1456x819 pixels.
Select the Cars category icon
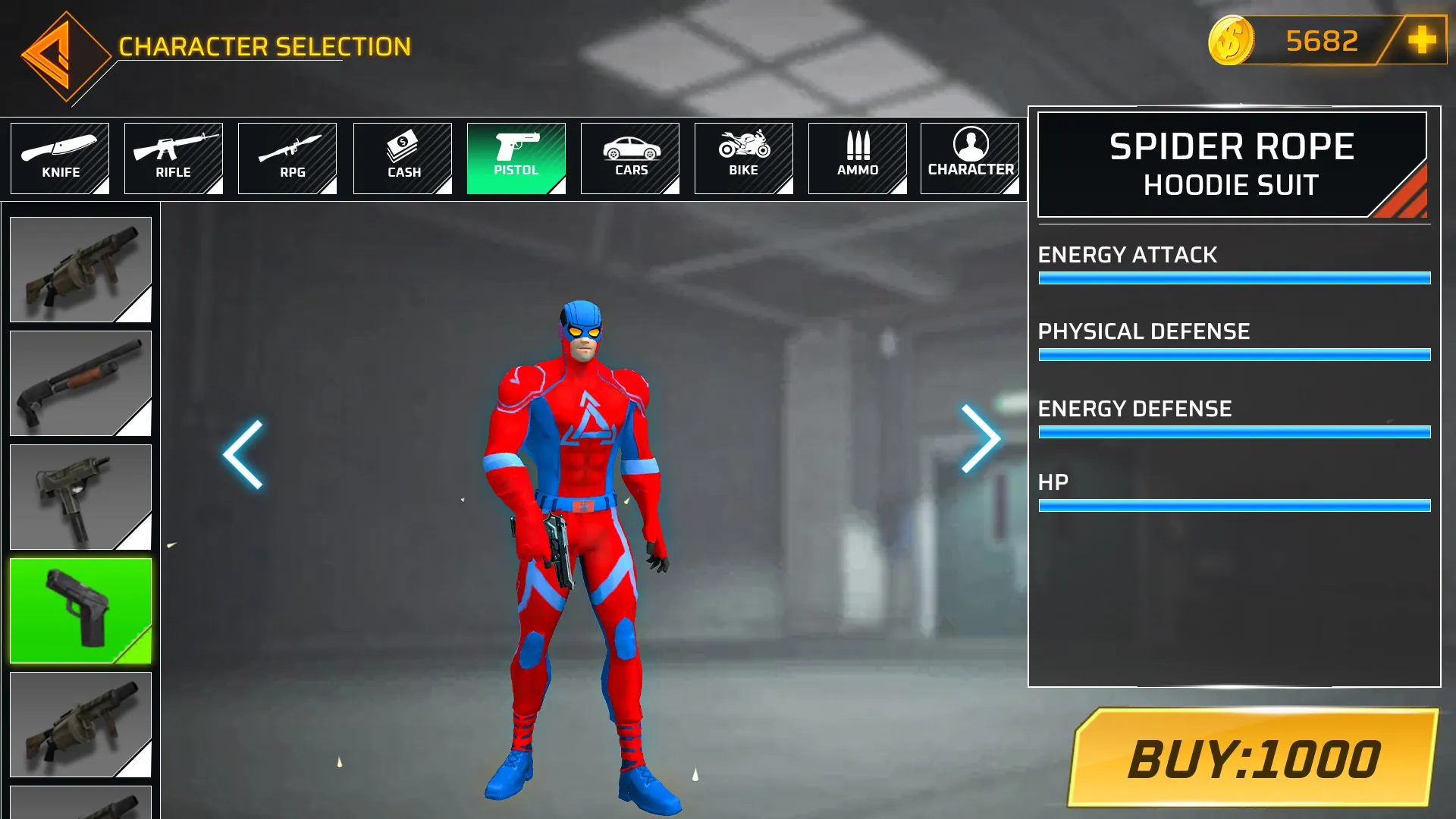pyautogui.click(x=629, y=158)
